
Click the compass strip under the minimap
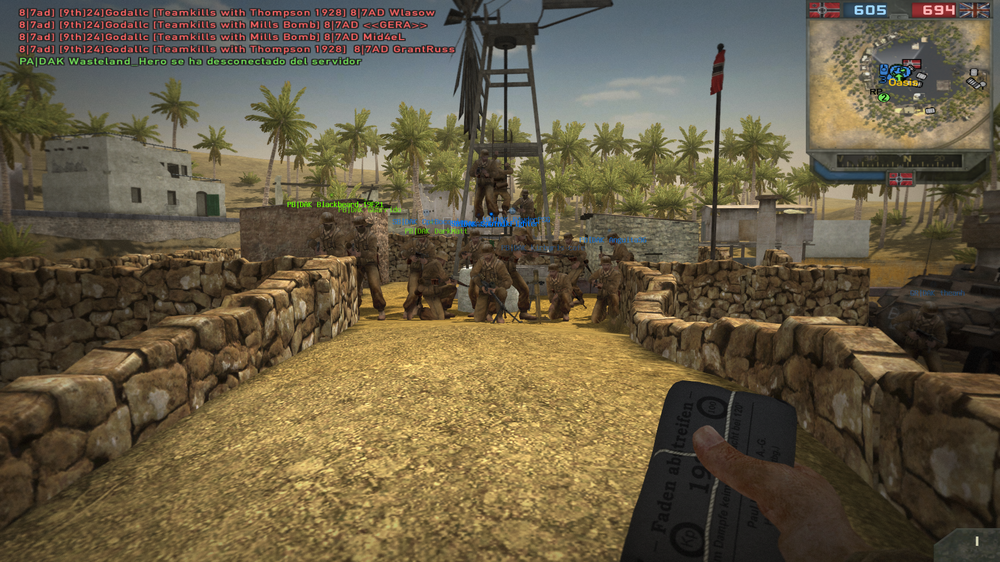coord(899,160)
